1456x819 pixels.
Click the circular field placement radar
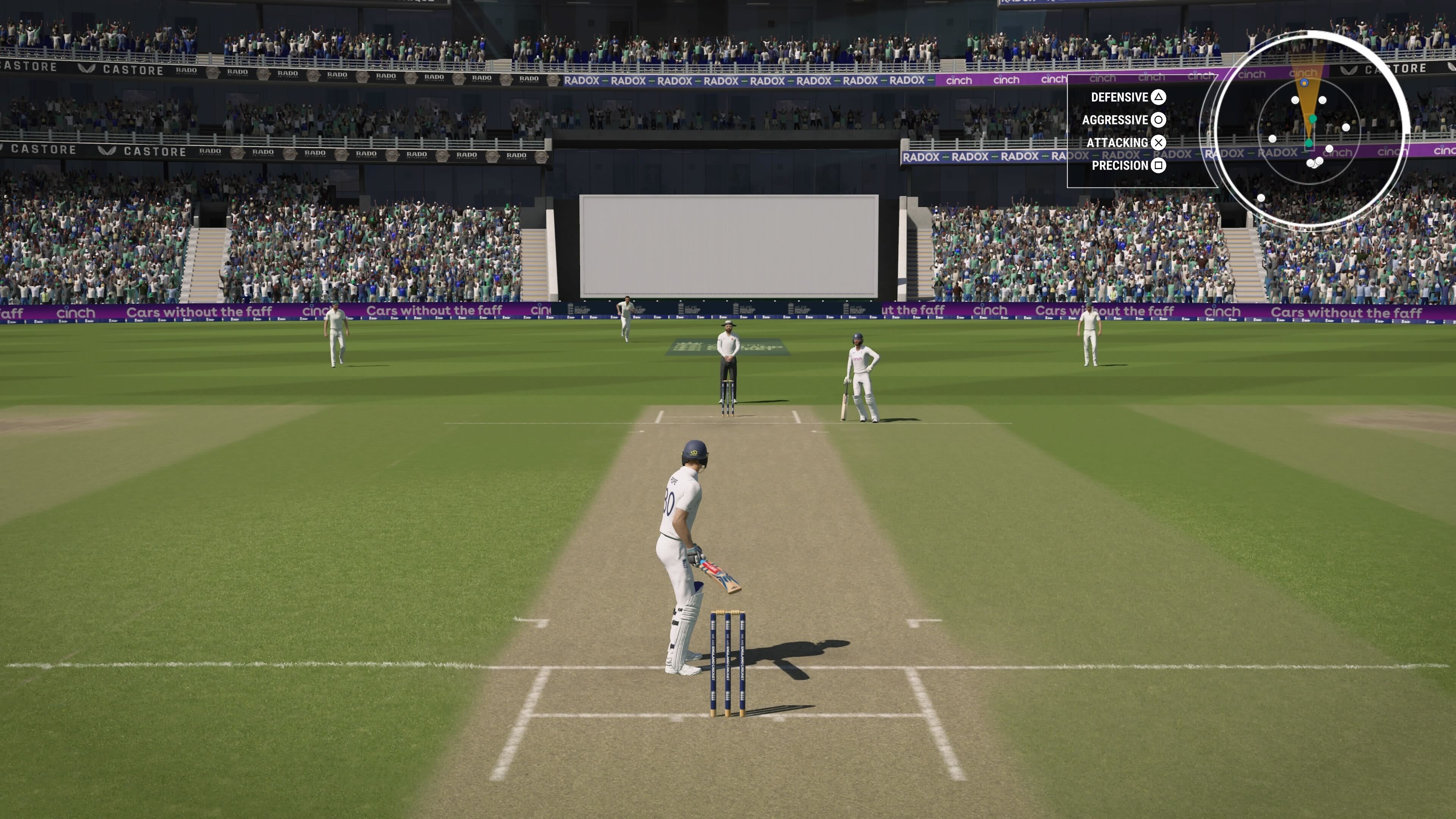point(1309,130)
